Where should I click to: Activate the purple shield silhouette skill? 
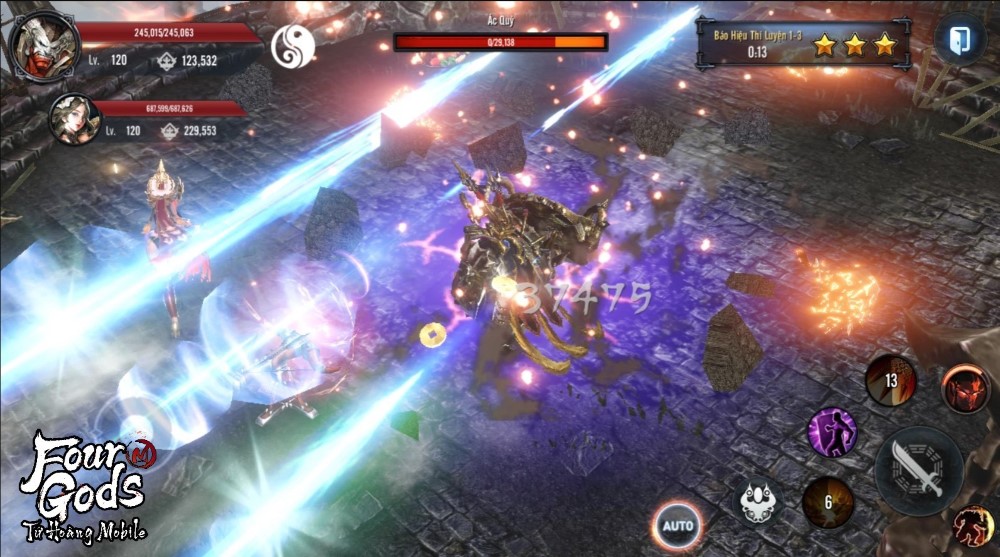(x=832, y=431)
